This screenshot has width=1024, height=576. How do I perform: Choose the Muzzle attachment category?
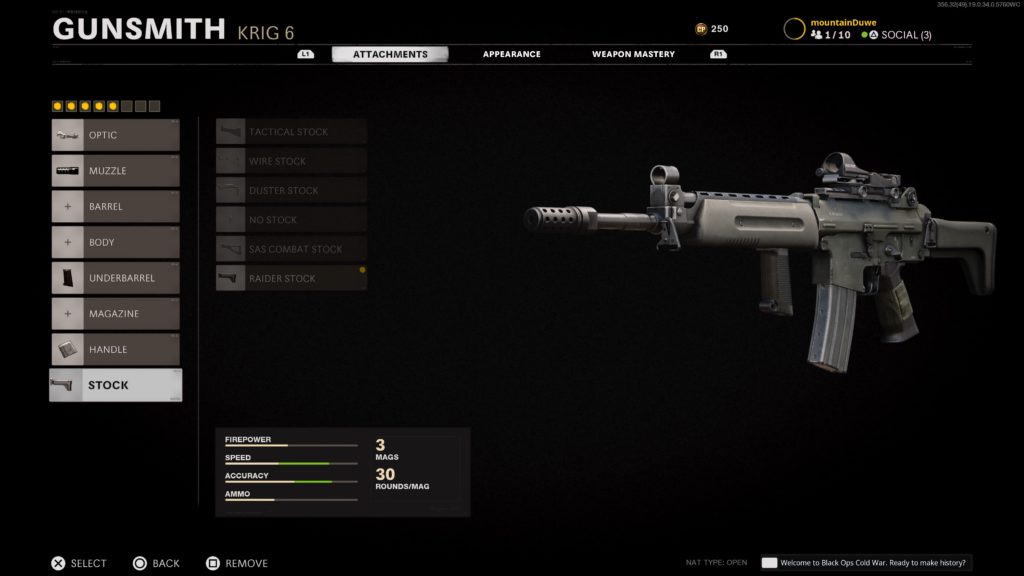click(x=116, y=171)
